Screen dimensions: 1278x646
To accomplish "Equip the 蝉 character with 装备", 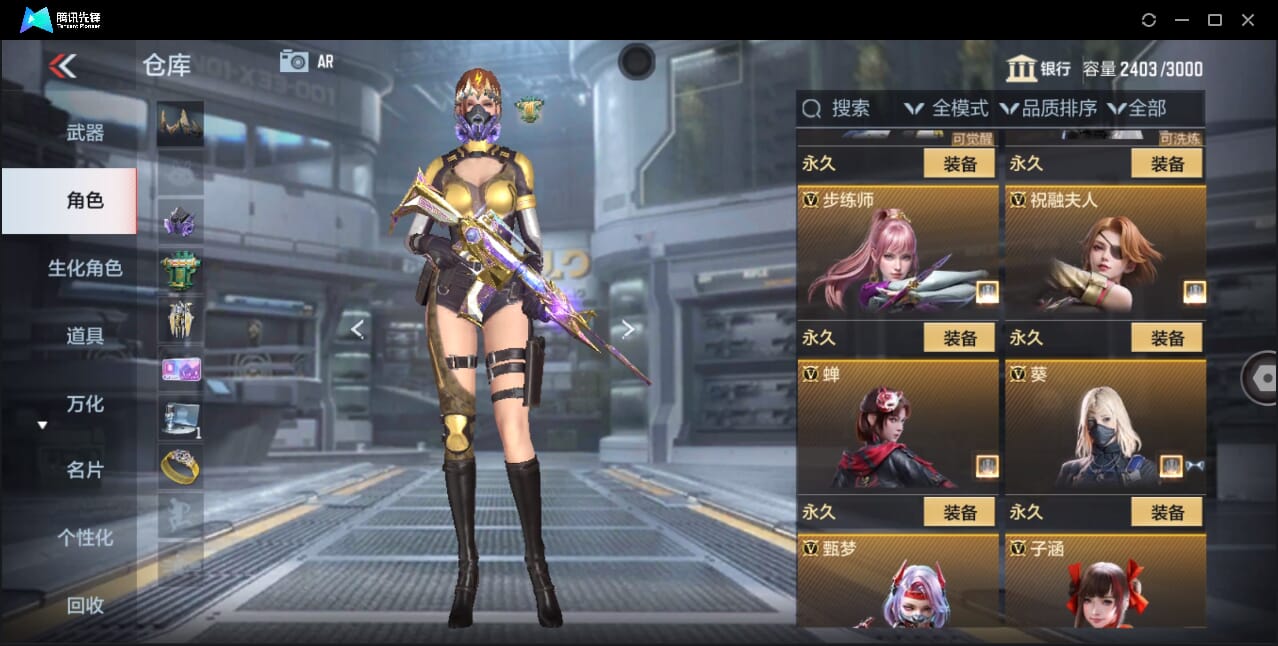I will 959,512.
